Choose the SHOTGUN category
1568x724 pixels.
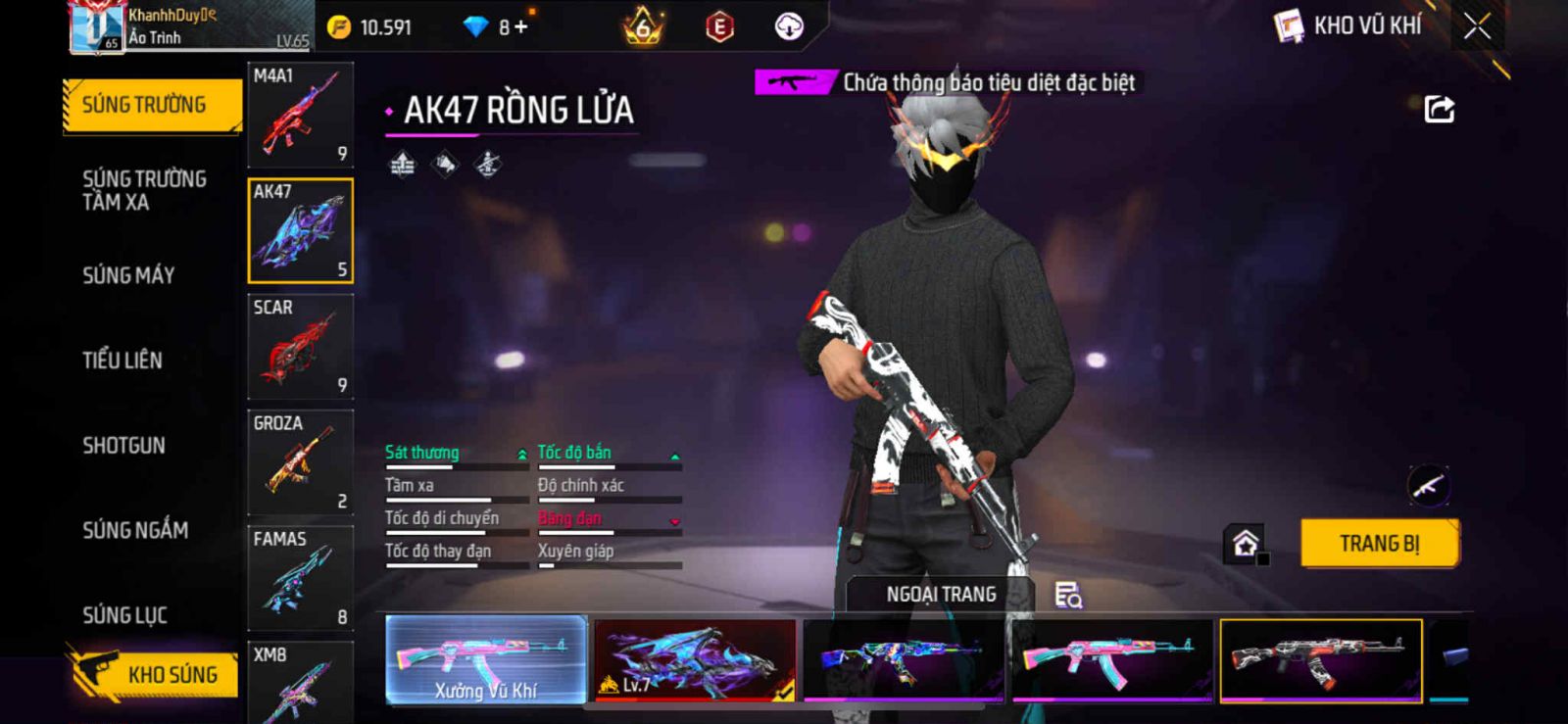(x=124, y=446)
